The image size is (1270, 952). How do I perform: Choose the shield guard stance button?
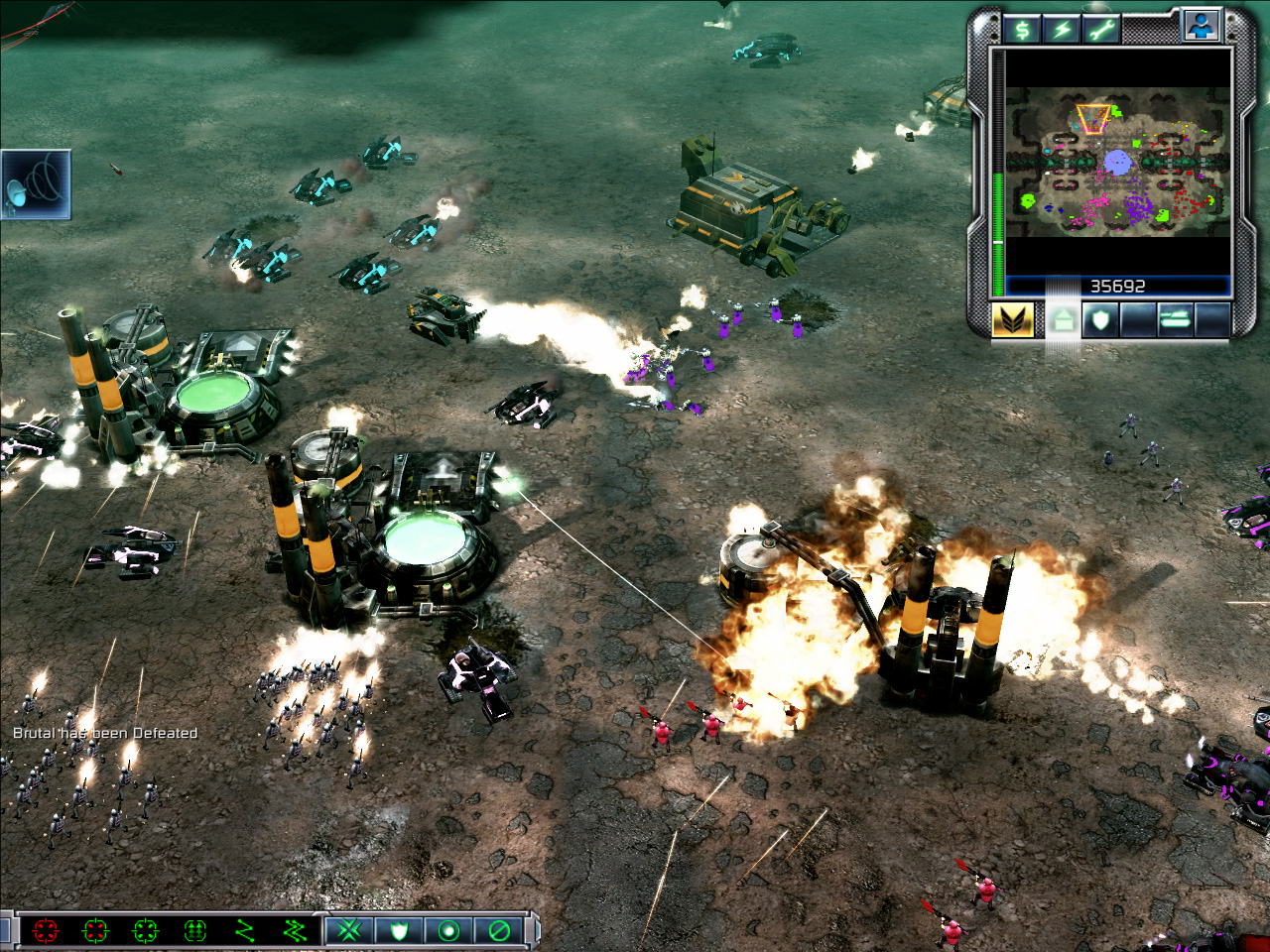[x=399, y=930]
